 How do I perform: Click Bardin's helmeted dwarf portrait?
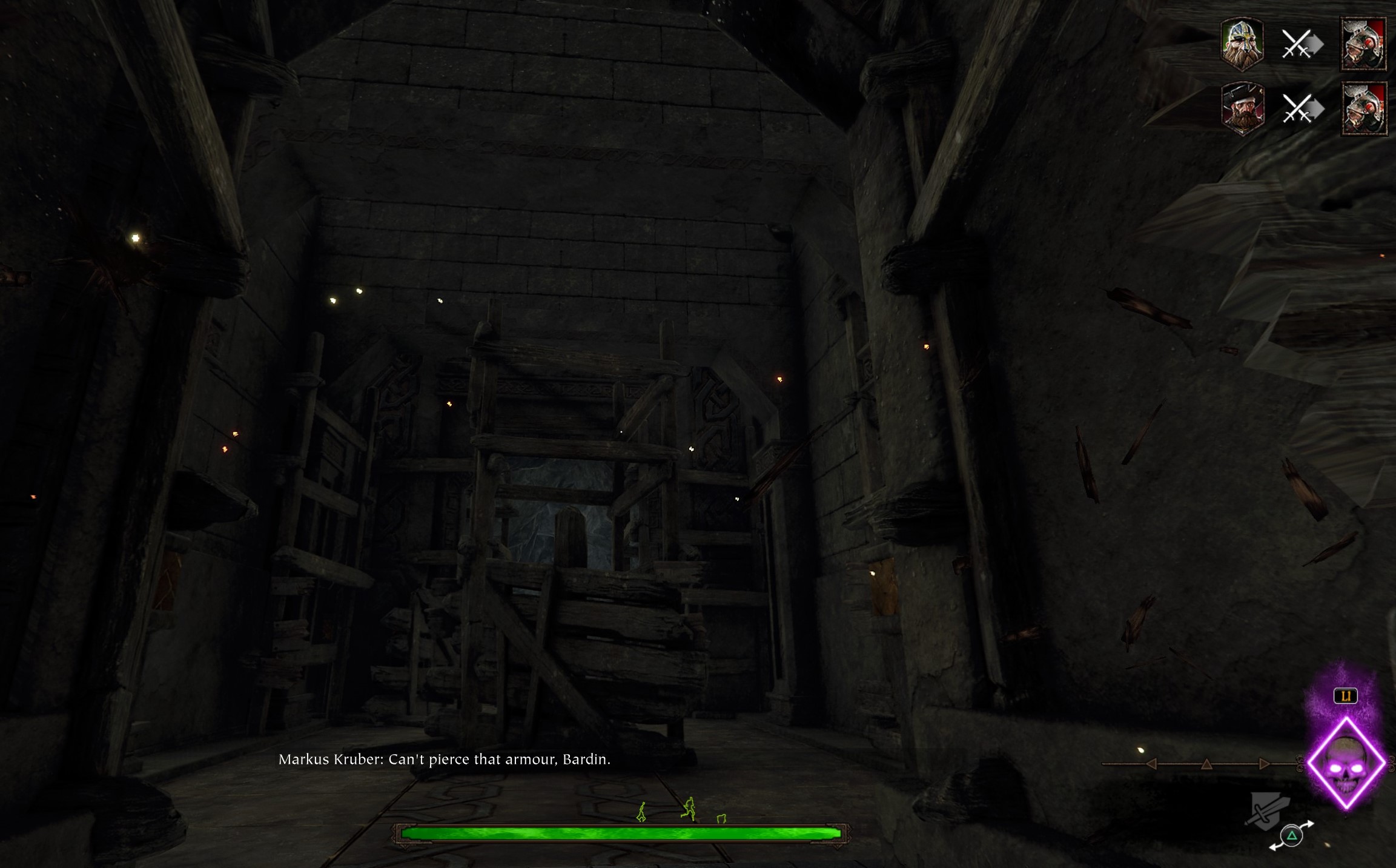point(1242,44)
